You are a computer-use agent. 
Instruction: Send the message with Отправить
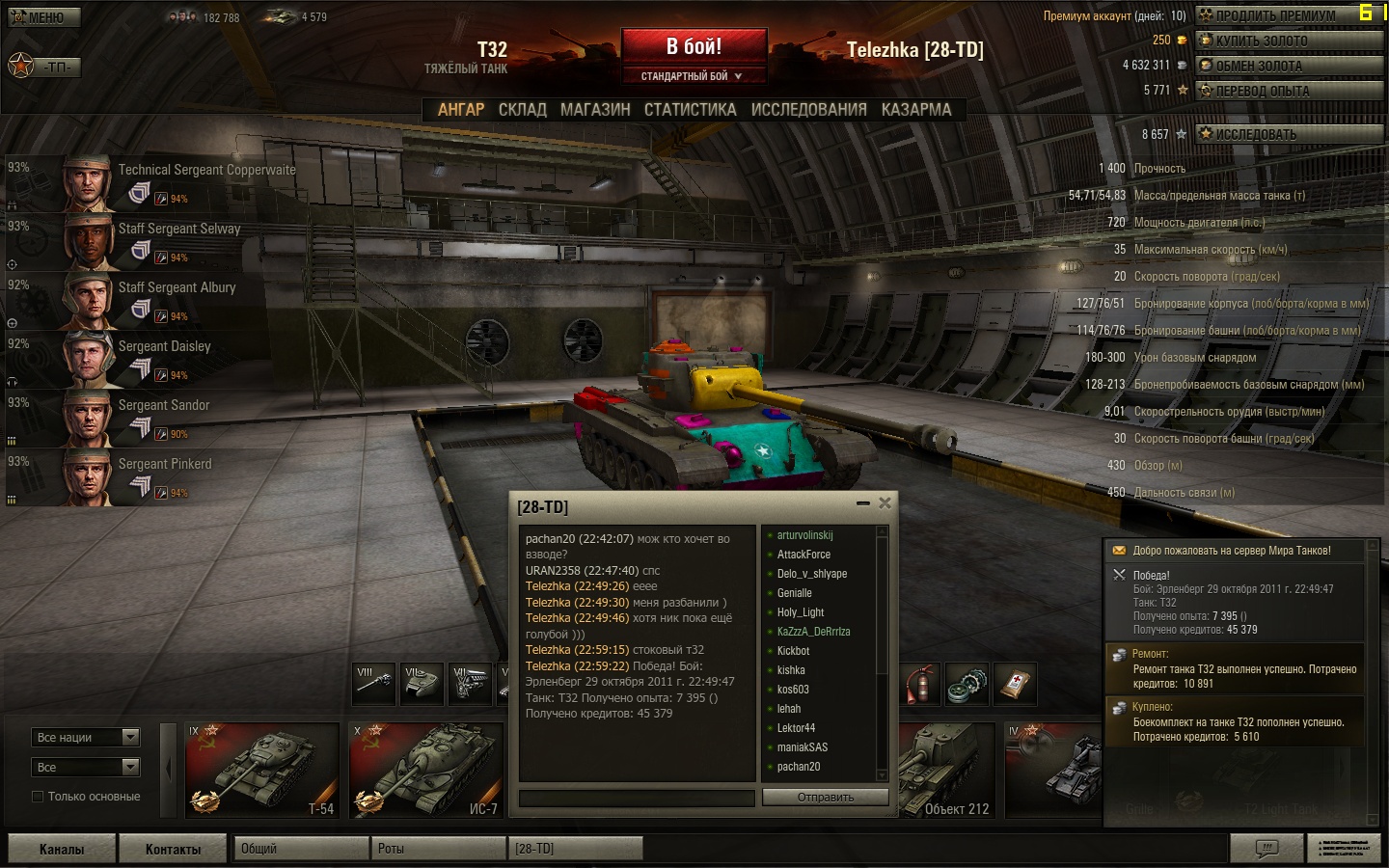(825, 798)
